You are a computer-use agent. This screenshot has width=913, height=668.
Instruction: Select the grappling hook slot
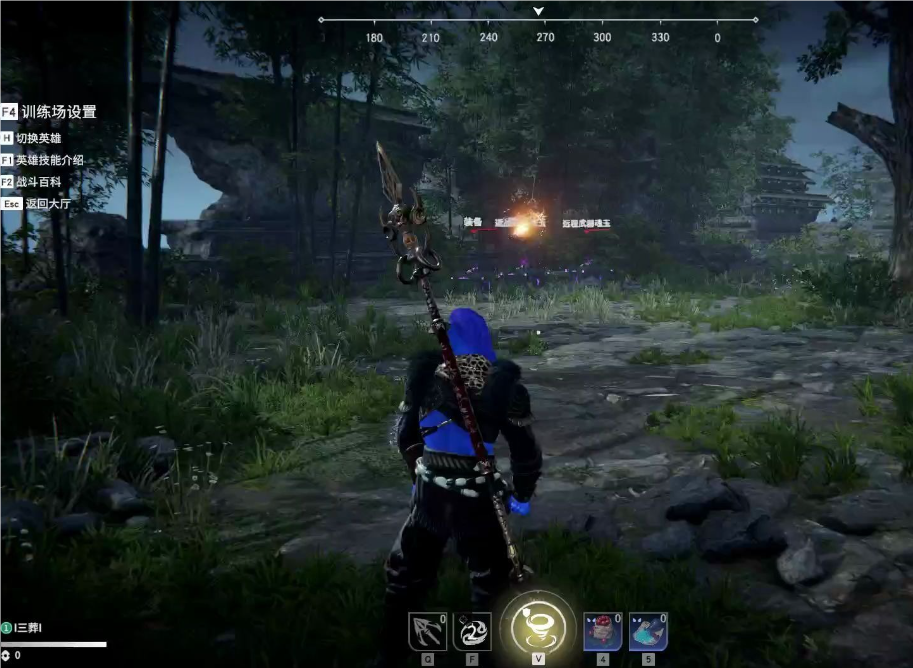[x=427, y=632]
